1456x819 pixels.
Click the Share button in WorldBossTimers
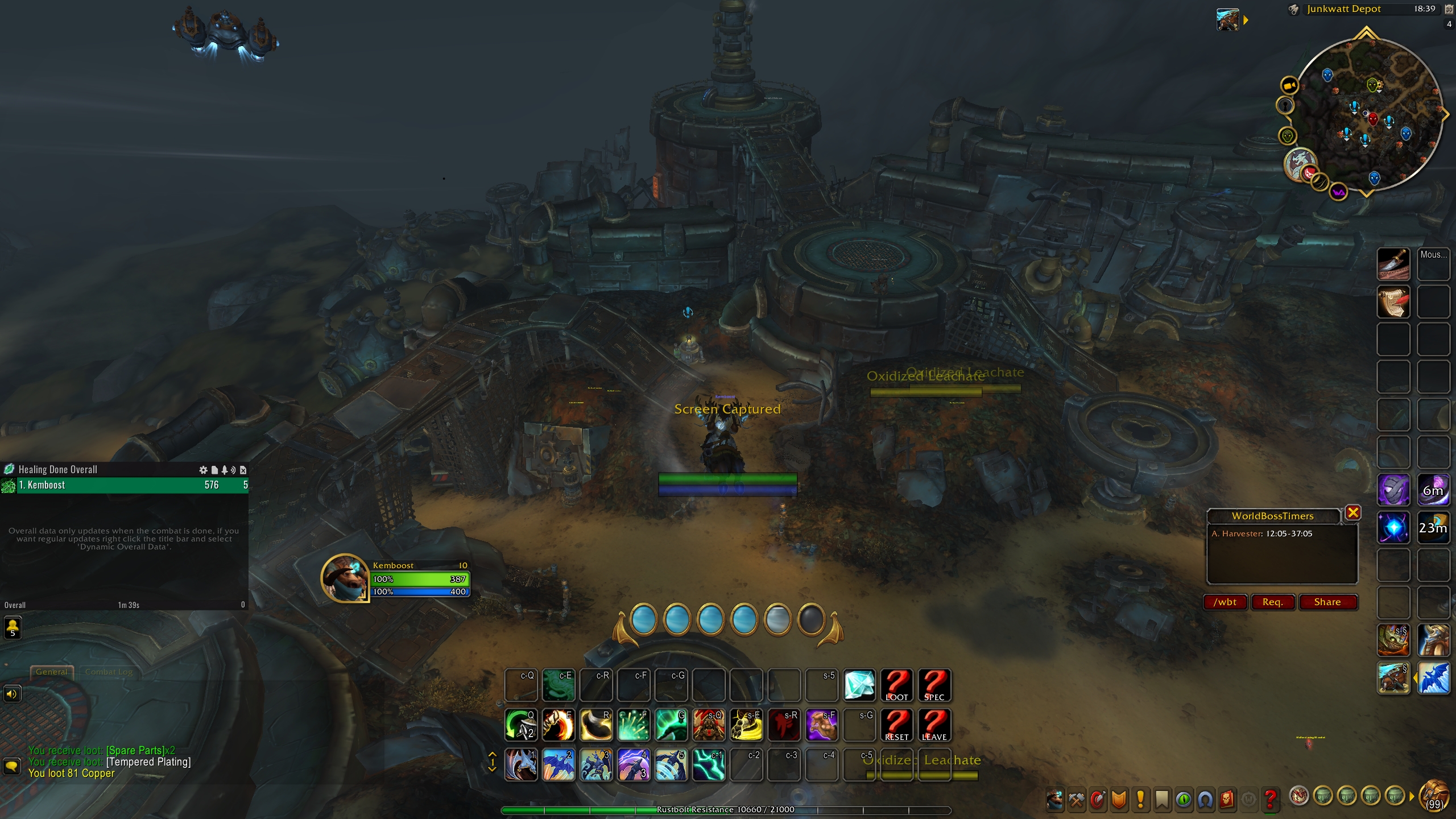1327,602
